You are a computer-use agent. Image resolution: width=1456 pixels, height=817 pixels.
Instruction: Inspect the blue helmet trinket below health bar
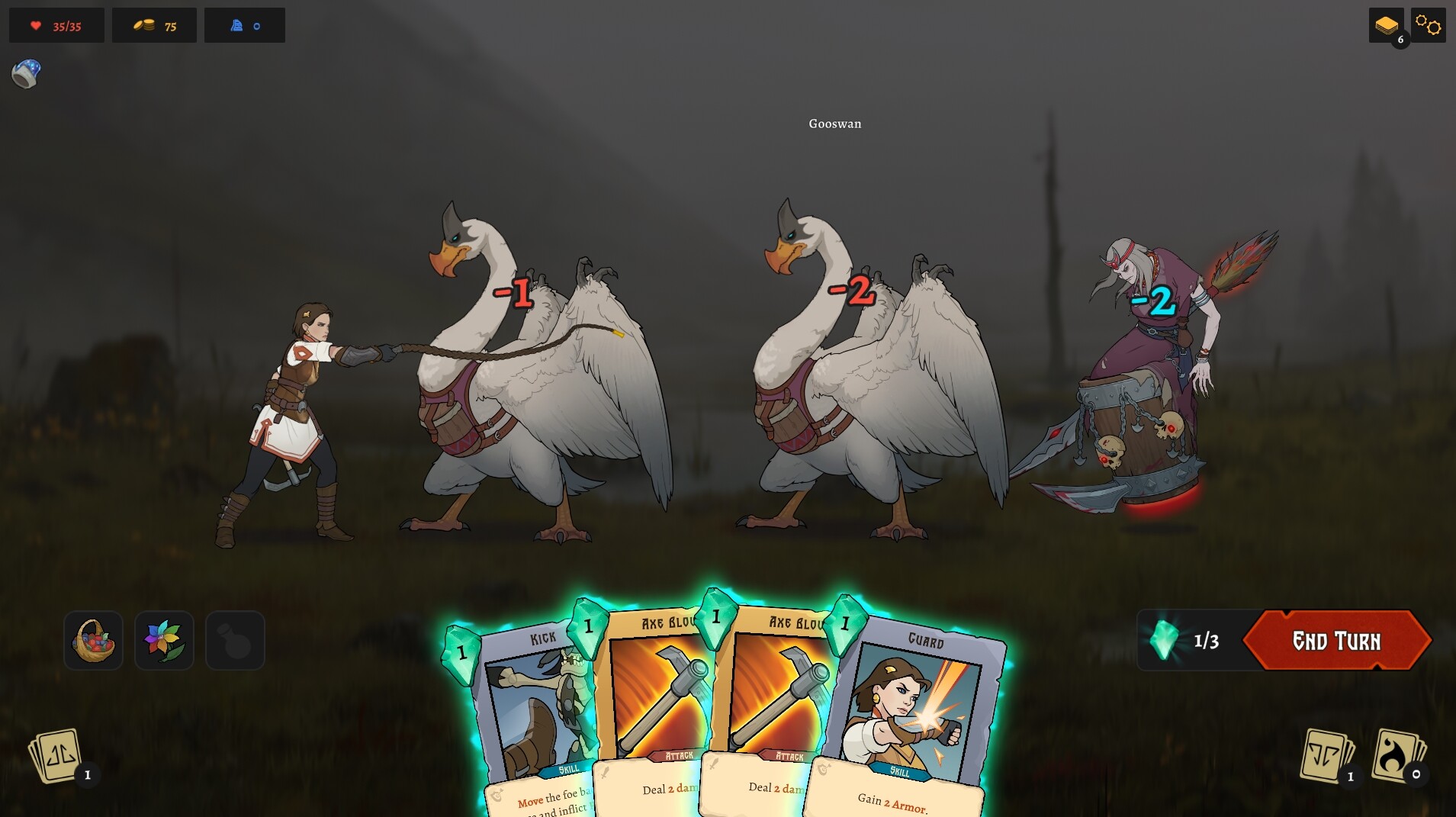[26, 73]
